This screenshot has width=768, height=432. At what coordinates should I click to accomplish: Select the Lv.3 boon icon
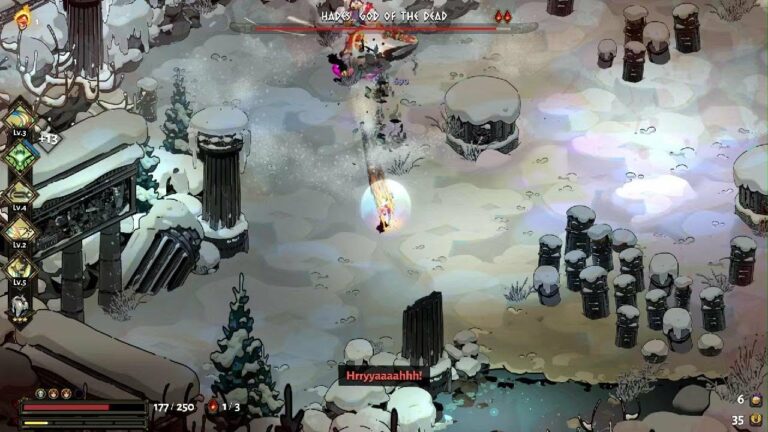[x=19, y=117]
